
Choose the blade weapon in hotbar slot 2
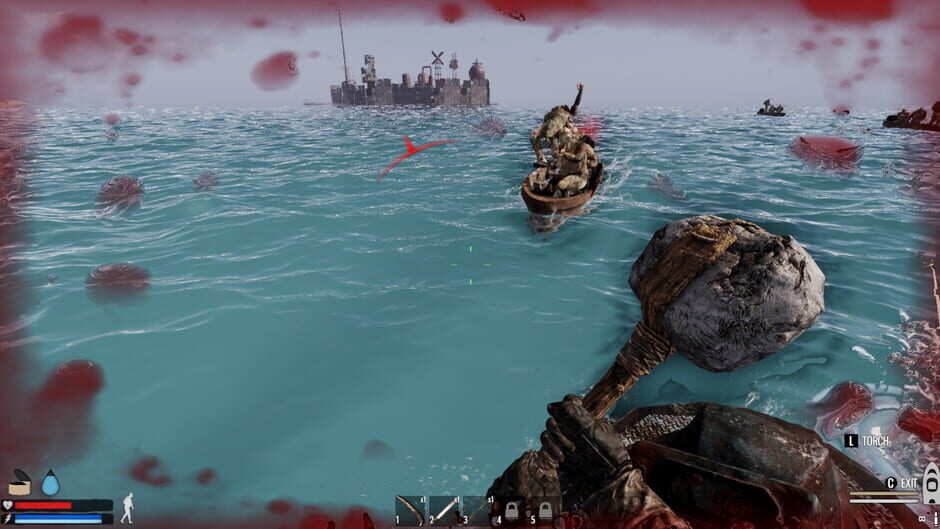click(x=443, y=510)
